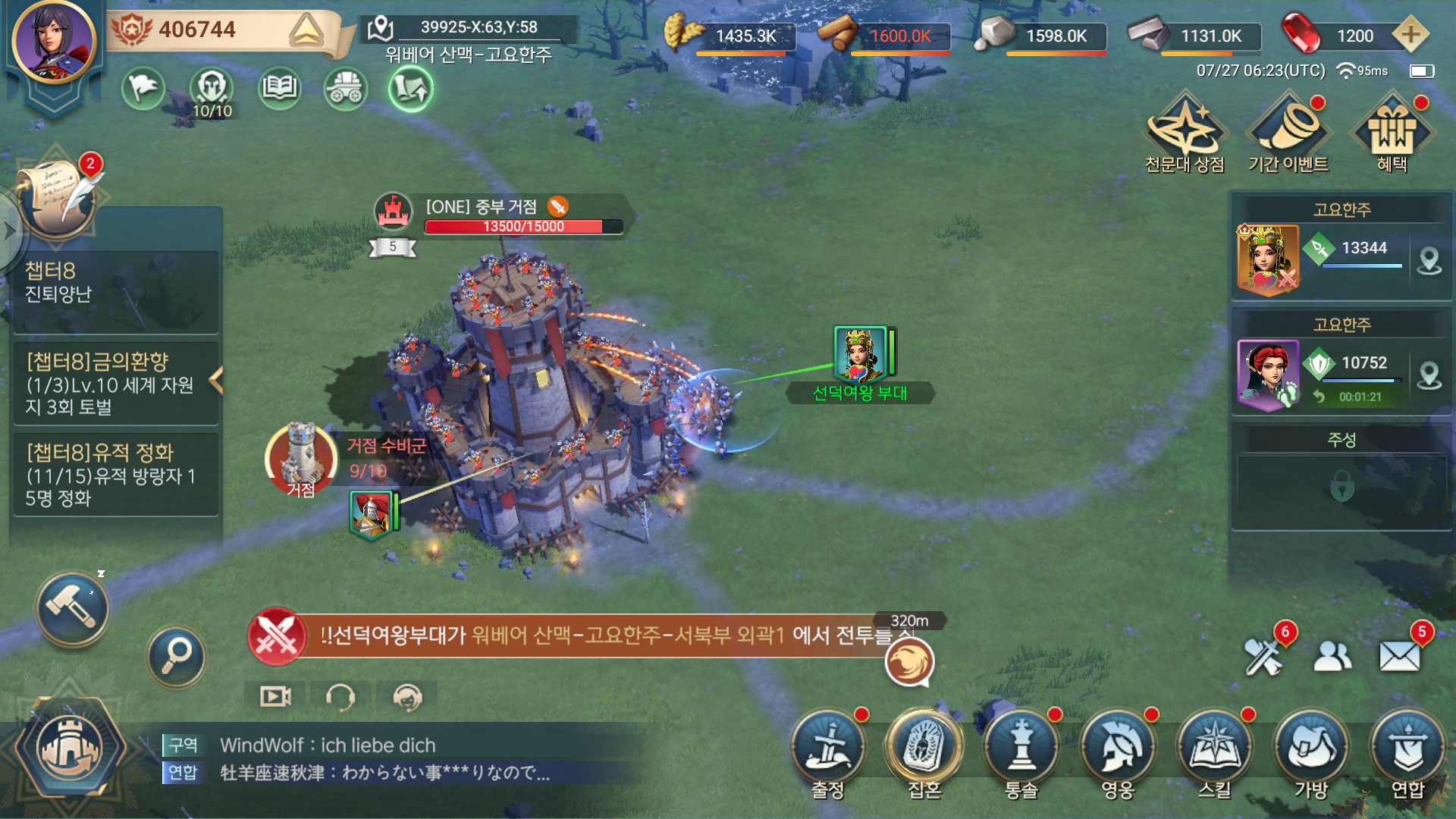Open the quest scroll with quill
Viewport: 1456px width, 819px height.
[58, 199]
